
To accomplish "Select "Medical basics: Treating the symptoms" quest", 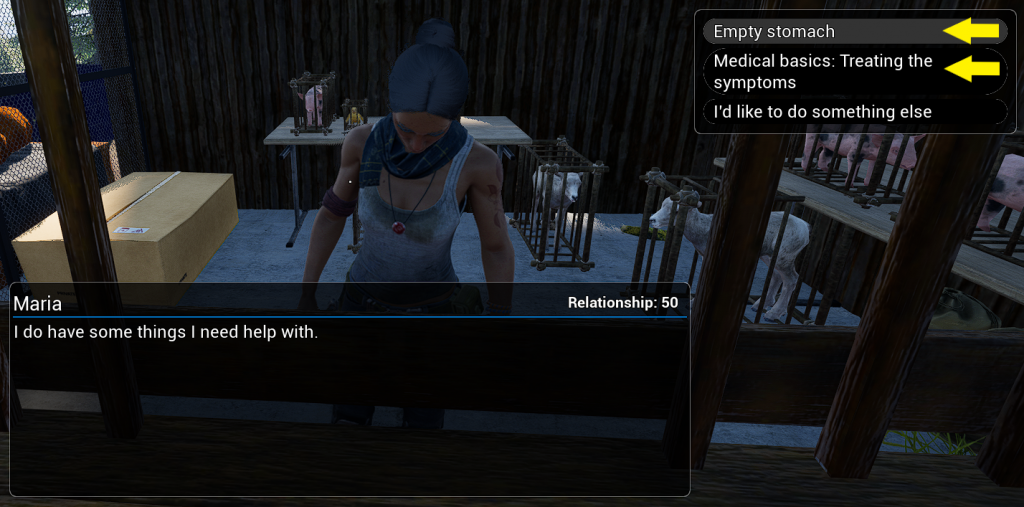I will (x=822, y=72).
